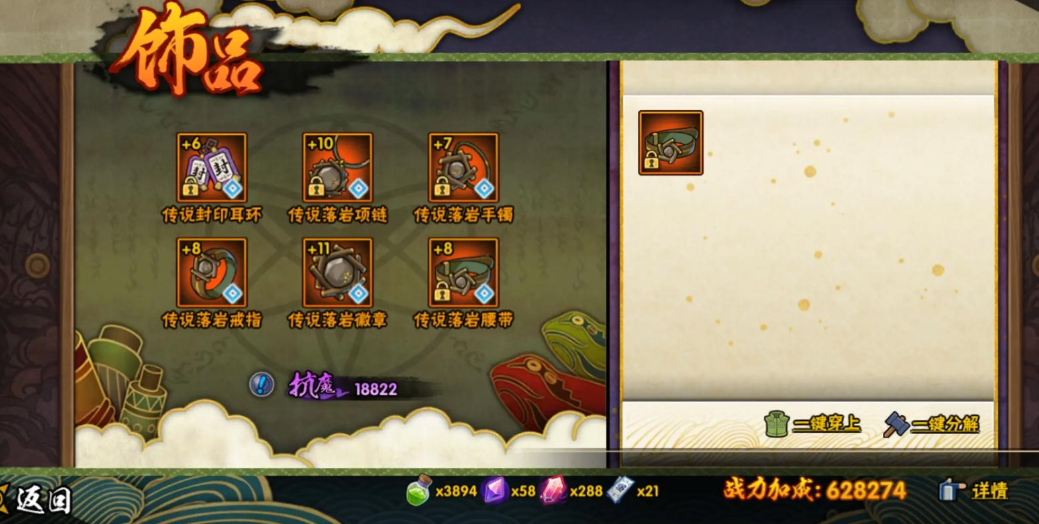
Task: Show info via the blue exclamation icon
Action: click(262, 385)
